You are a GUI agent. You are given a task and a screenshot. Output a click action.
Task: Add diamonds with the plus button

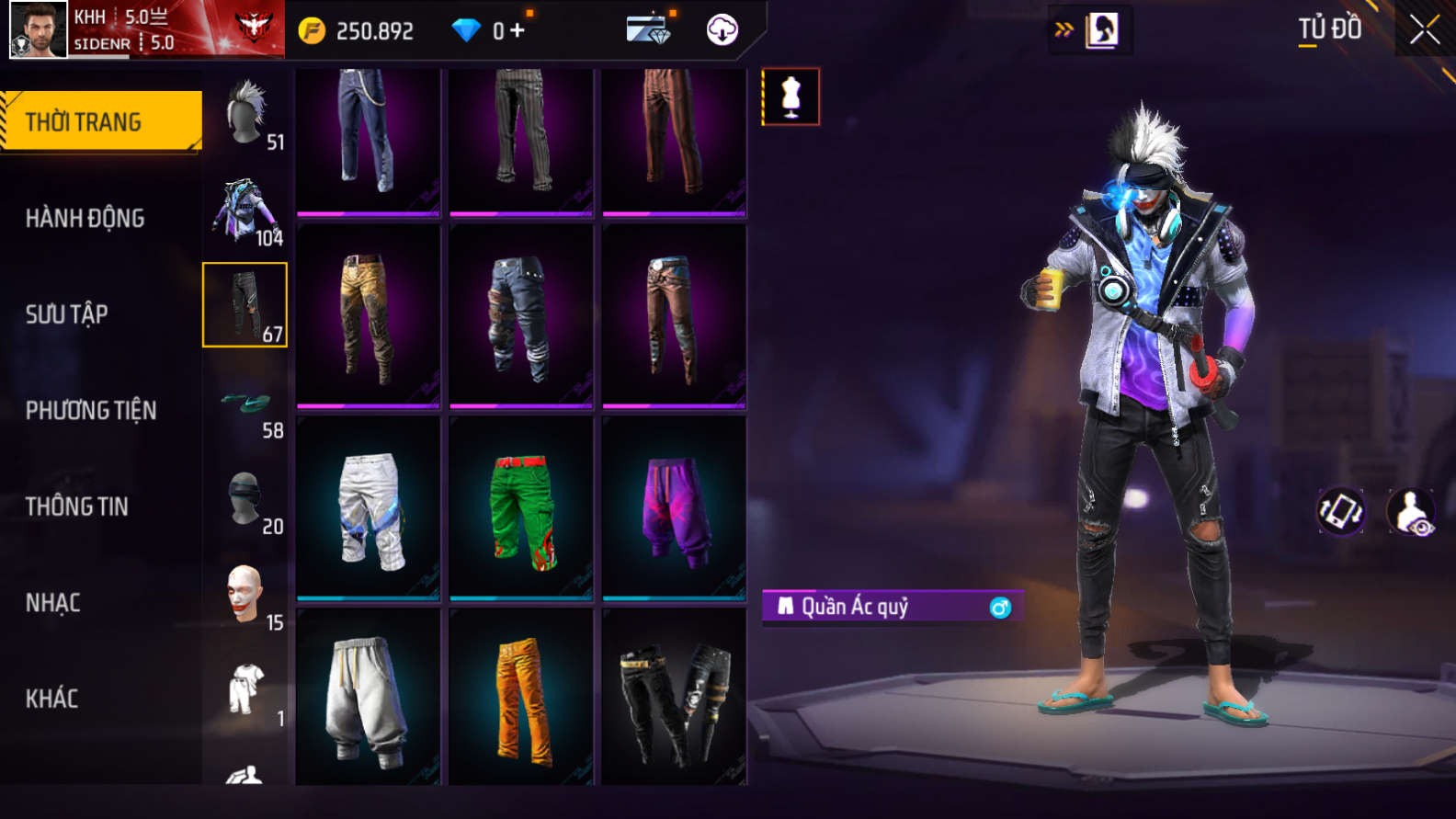[x=518, y=31]
